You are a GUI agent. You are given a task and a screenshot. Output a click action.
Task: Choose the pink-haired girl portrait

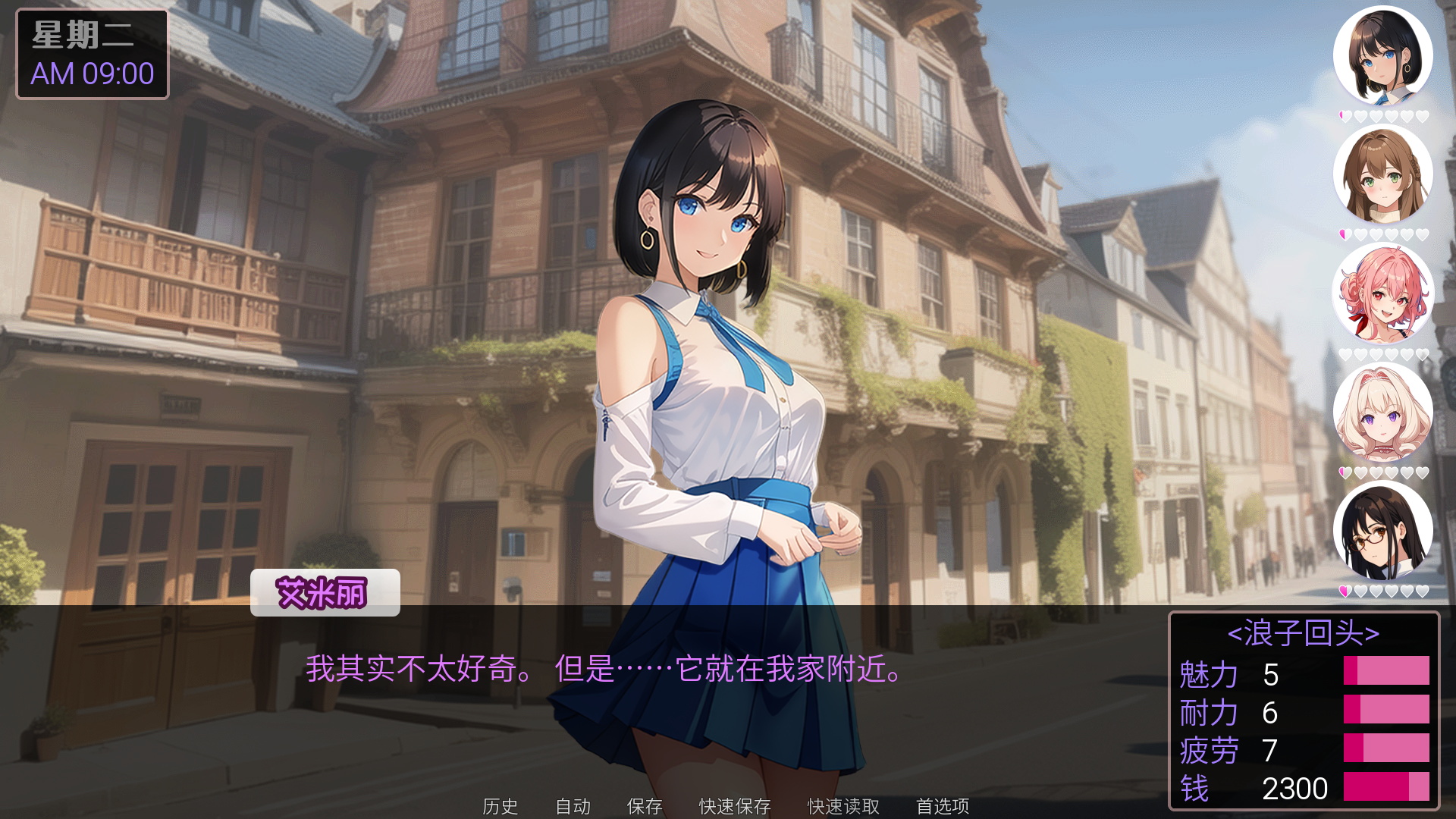click(1382, 293)
